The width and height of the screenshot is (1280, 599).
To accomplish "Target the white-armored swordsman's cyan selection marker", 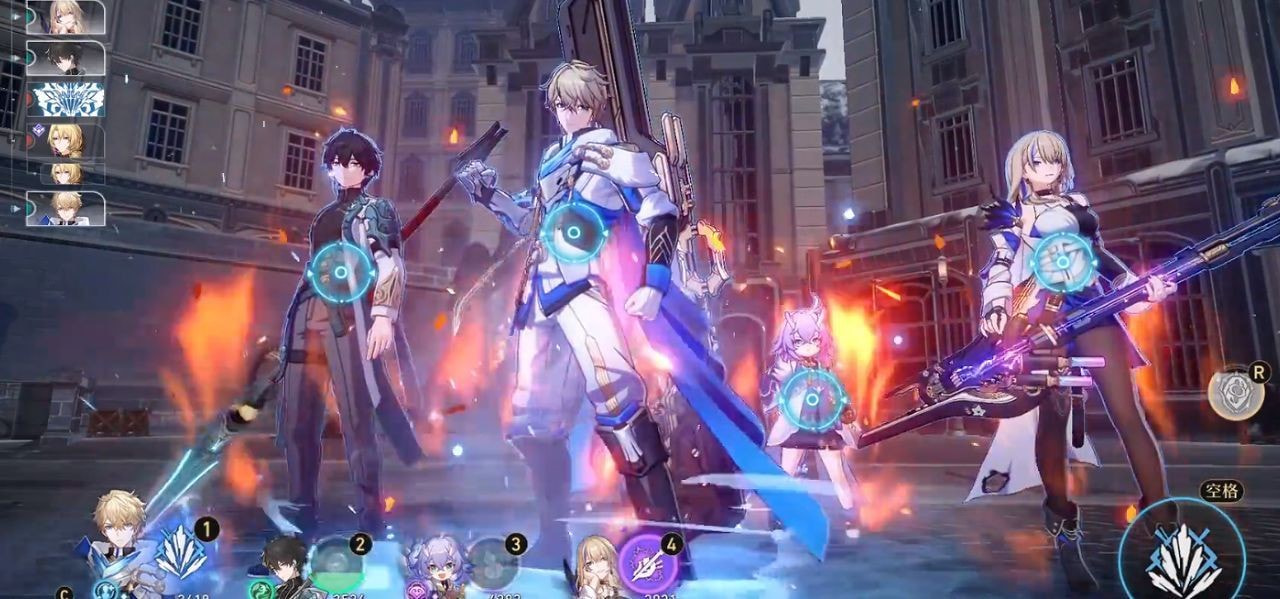I will [x=574, y=233].
